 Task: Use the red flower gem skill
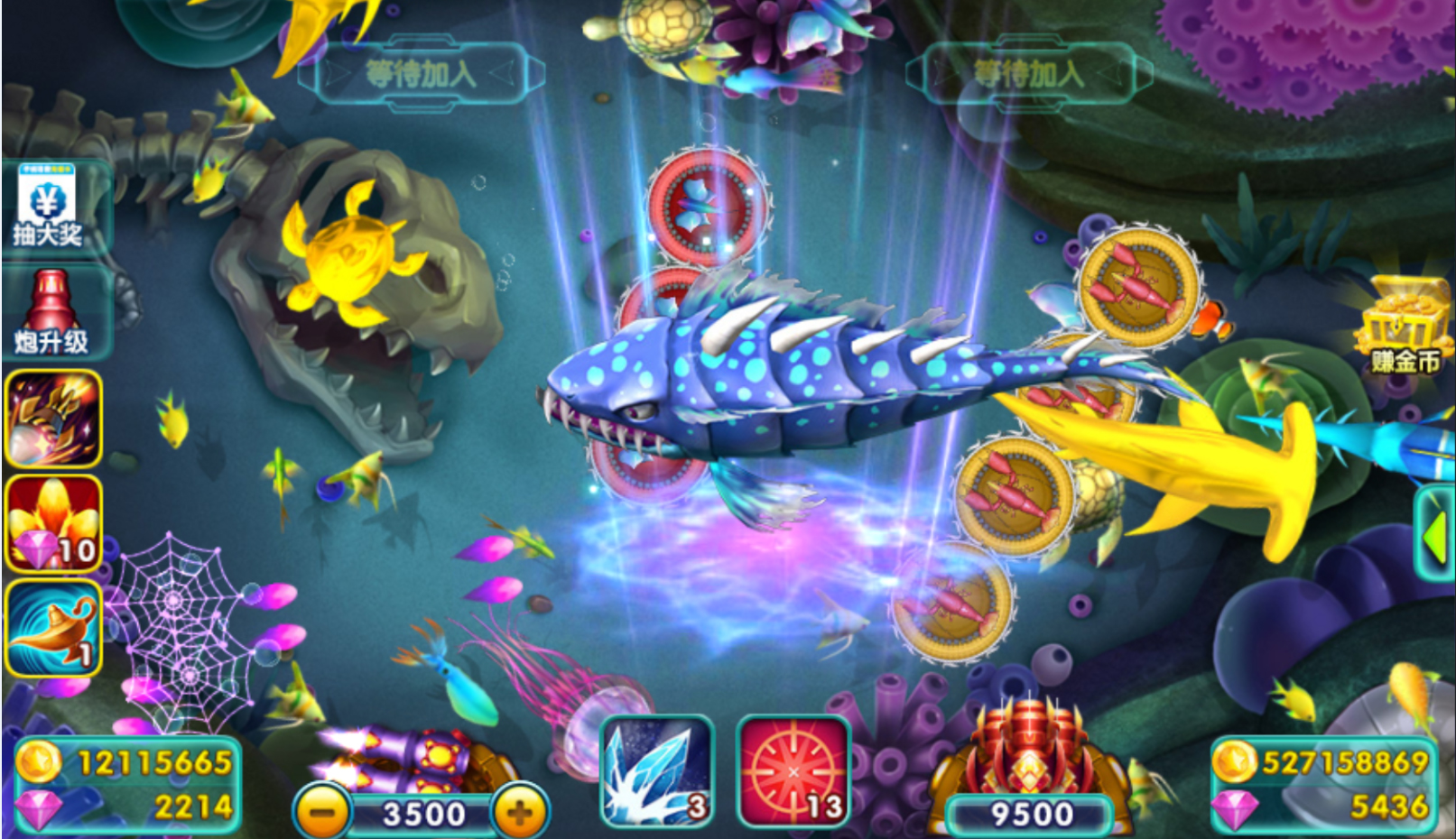click(x=53, y=524)
